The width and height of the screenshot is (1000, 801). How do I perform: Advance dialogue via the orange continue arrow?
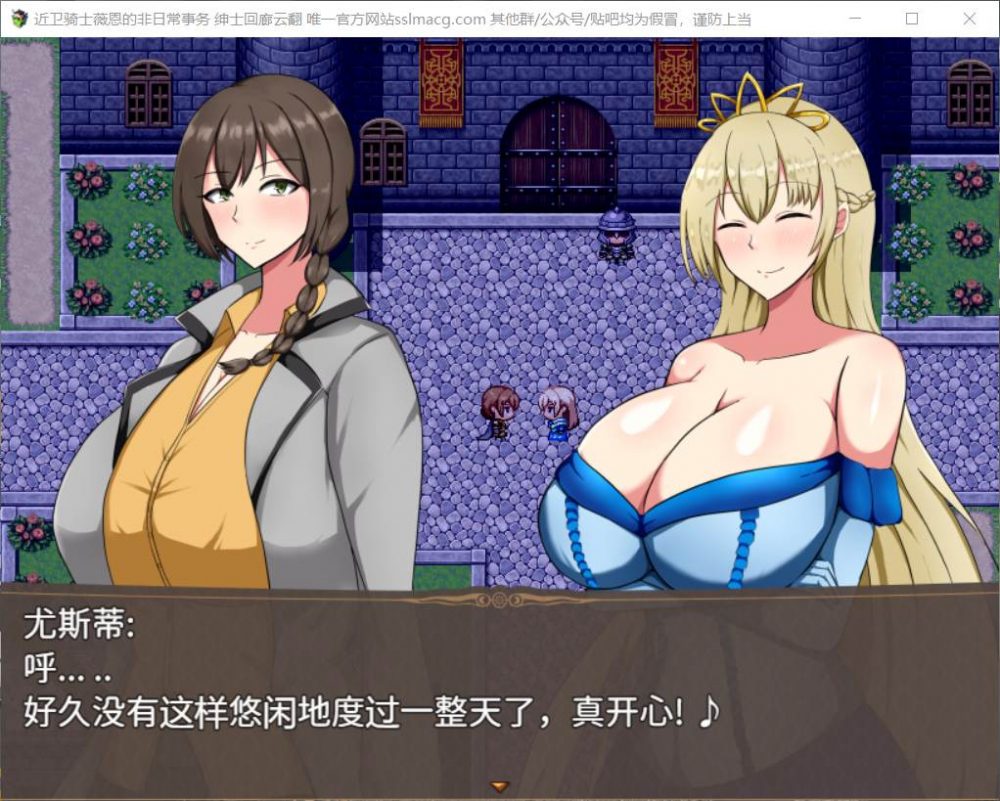[500, 786]
